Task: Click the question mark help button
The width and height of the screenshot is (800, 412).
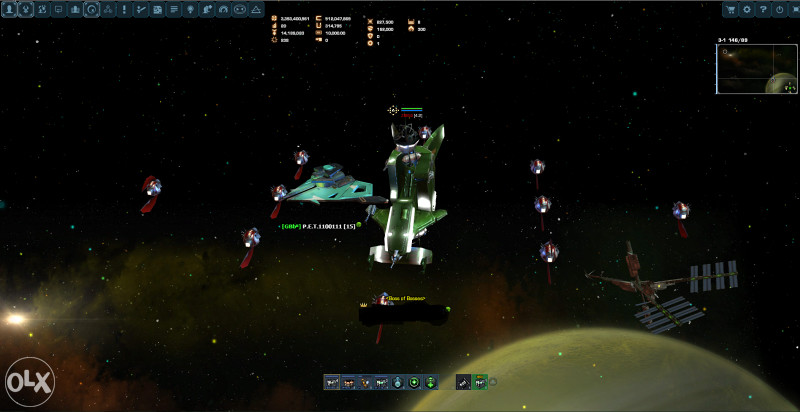Action: pos(763,9)
